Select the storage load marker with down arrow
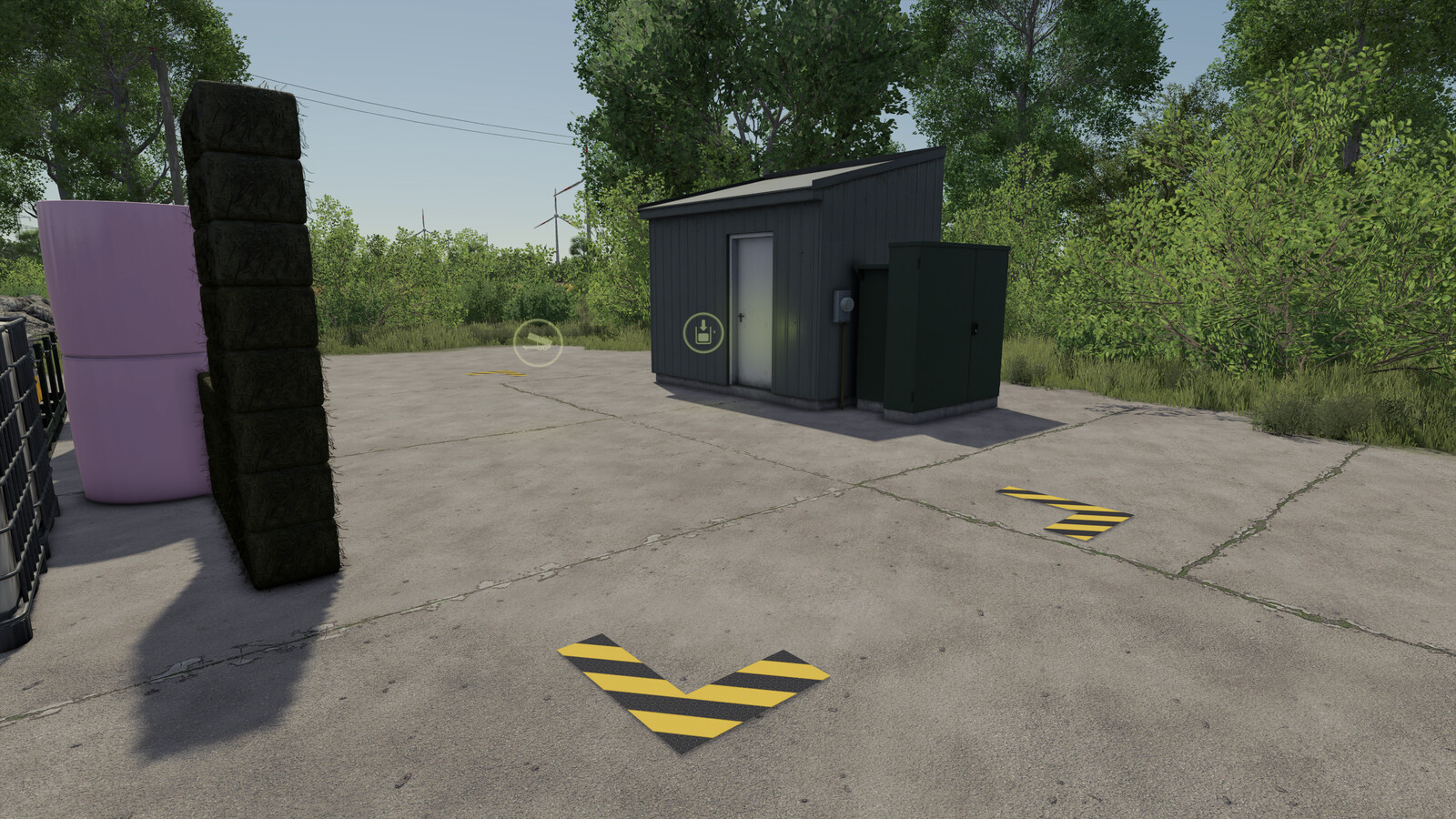The image size is (1456, 819). pos(703,332)
